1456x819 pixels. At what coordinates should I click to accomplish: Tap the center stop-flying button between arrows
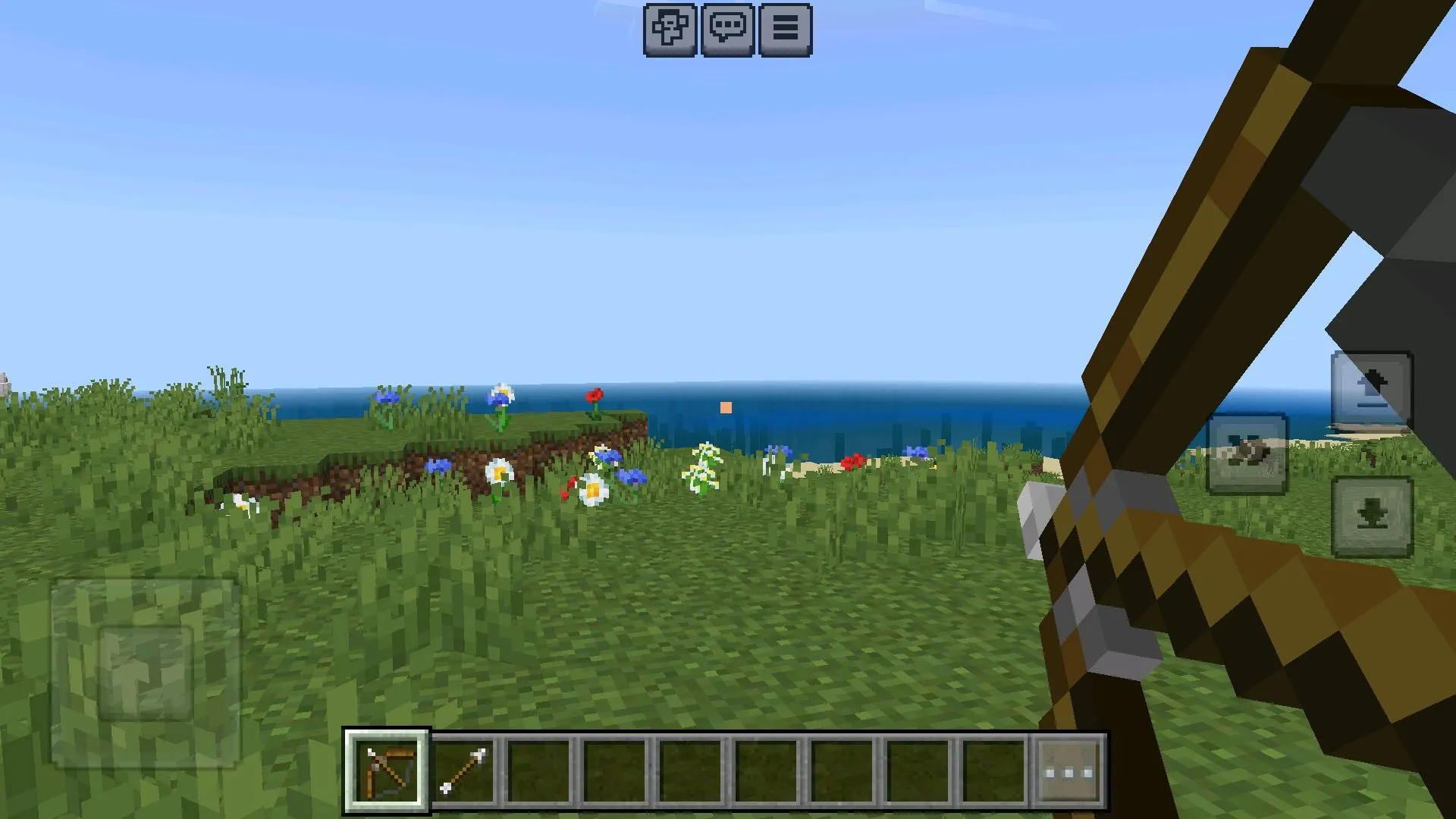(1247, 453)
